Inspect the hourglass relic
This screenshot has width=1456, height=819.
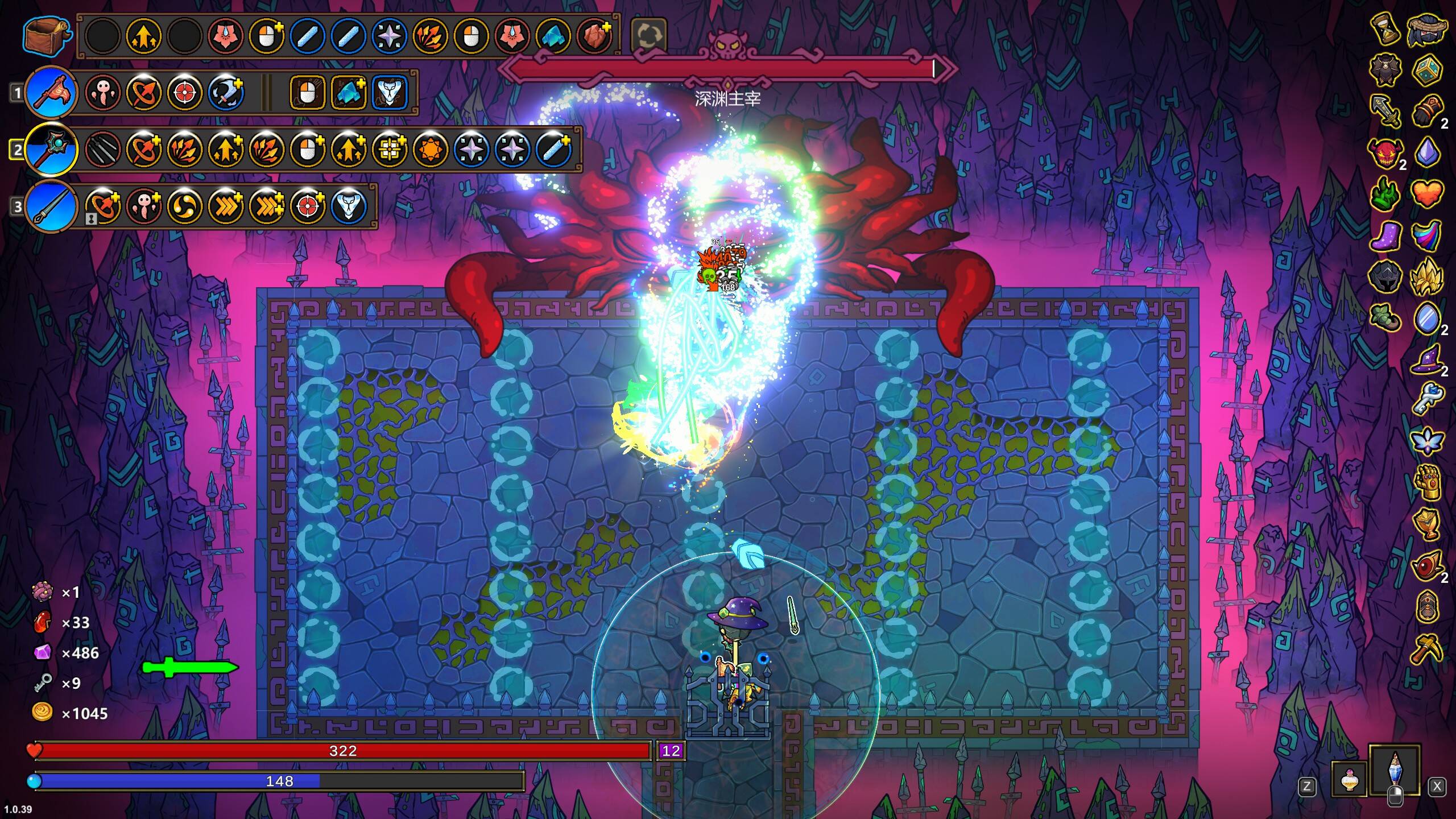[x=1385, y=30]
